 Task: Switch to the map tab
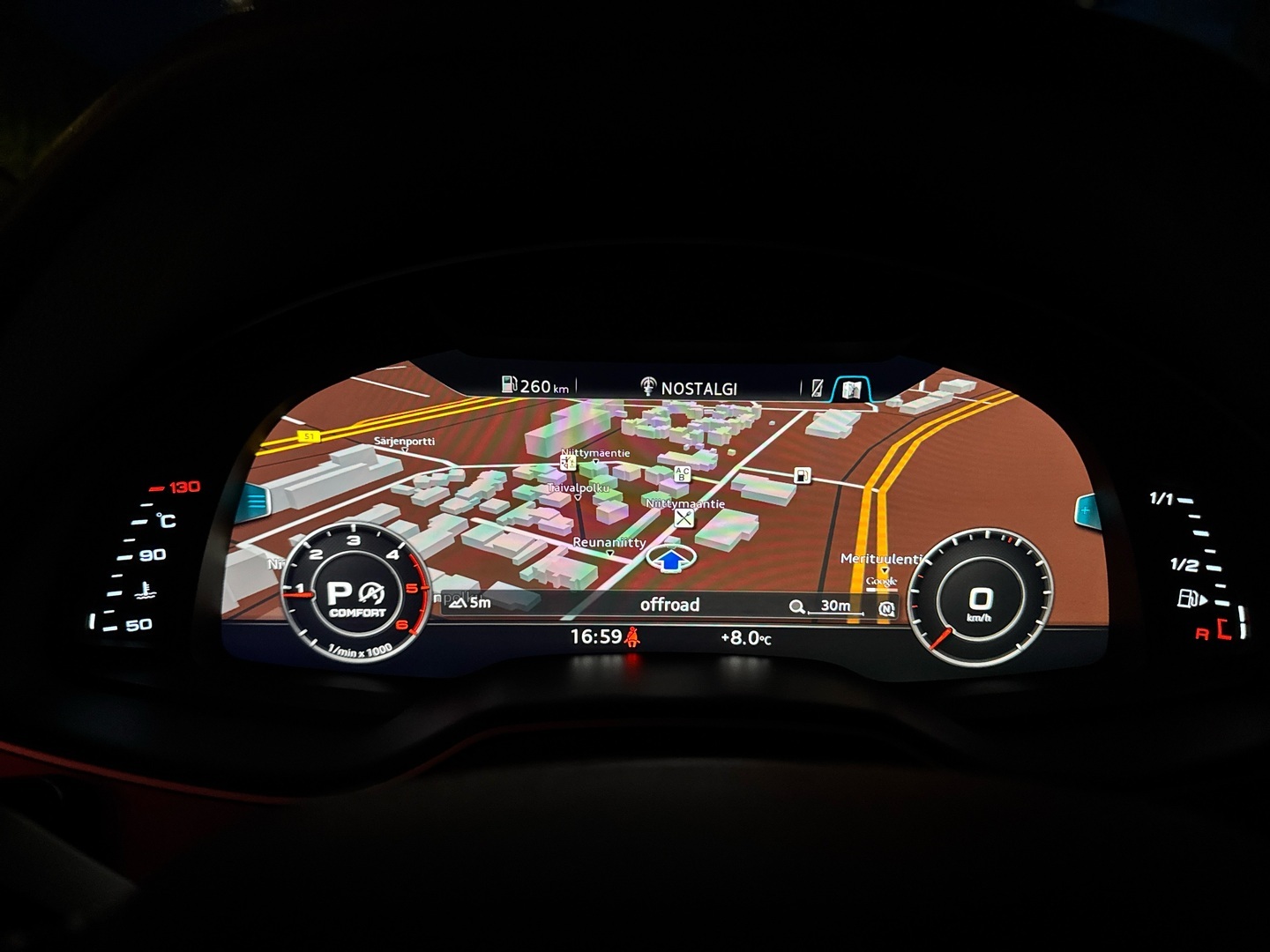coord(850,389)
